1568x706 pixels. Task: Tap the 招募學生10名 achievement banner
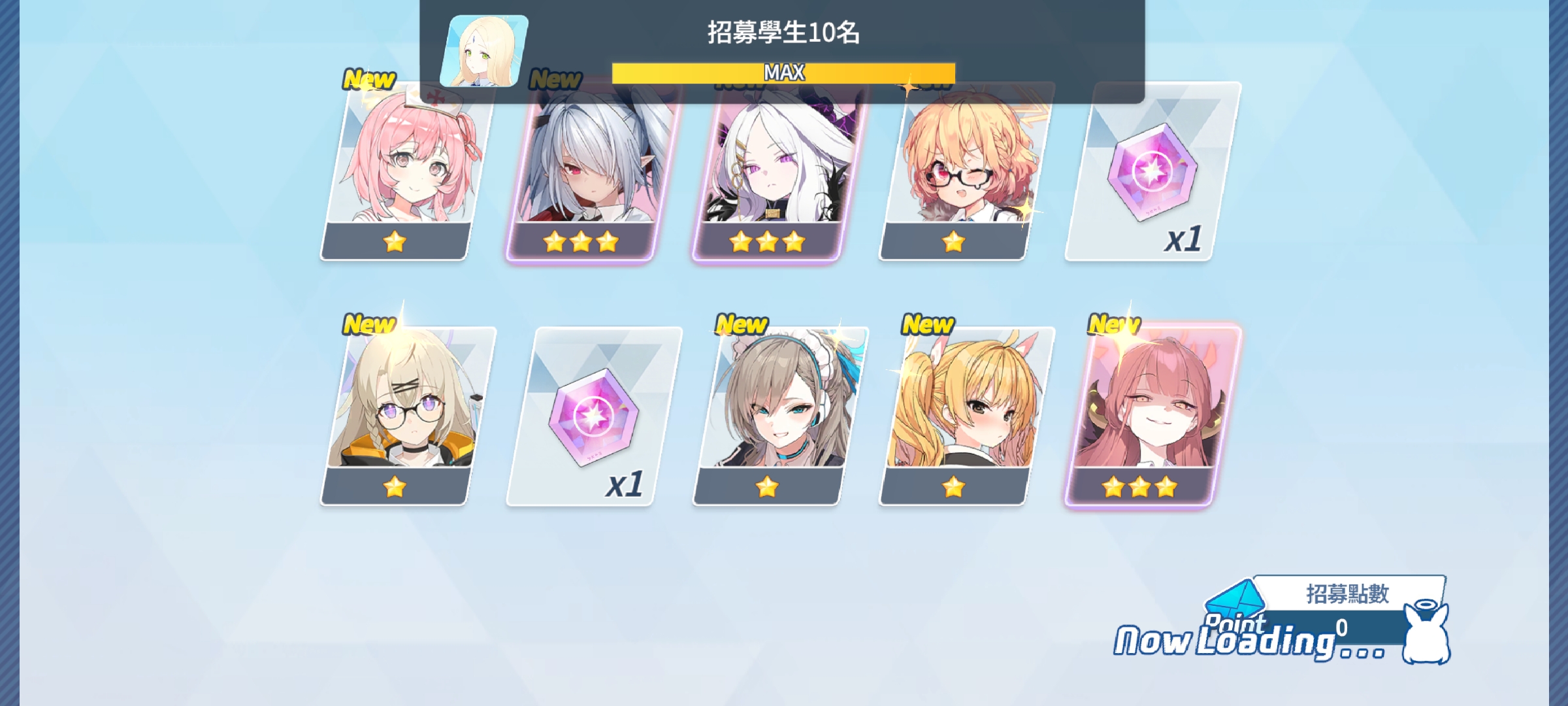[x=782, y=50]
